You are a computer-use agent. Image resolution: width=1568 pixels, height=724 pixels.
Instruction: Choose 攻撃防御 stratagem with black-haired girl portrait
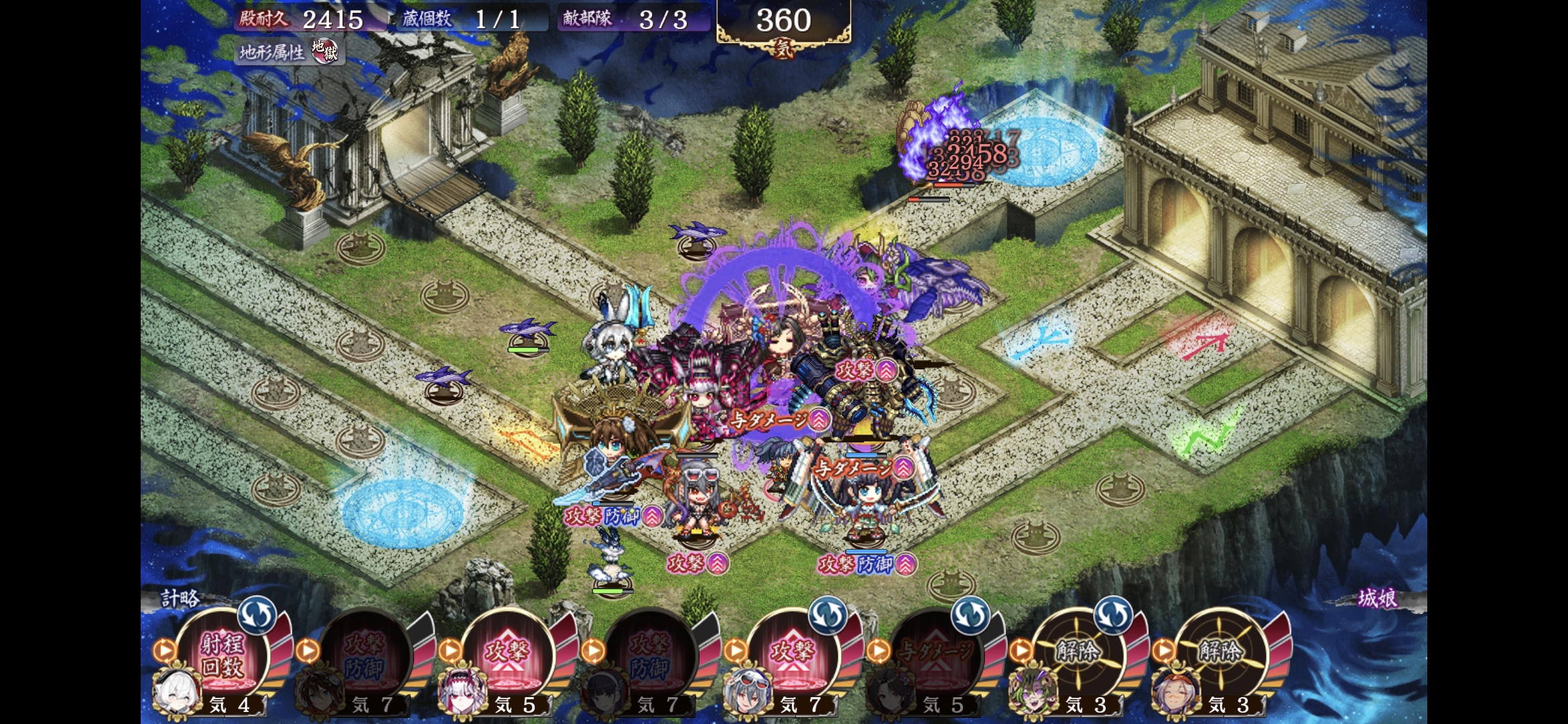[650, 655]
